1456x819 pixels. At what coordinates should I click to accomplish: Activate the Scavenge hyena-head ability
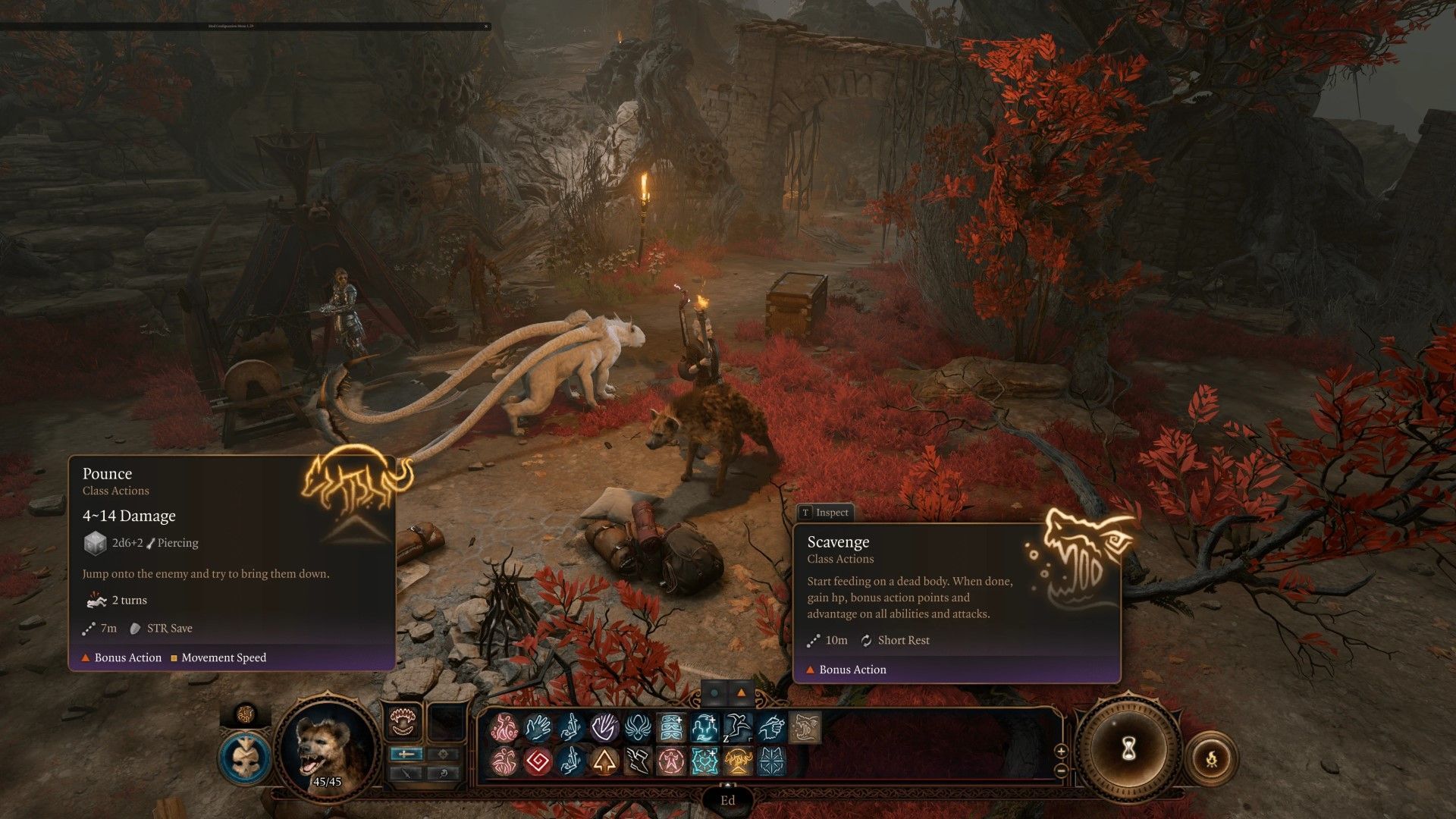805,728
